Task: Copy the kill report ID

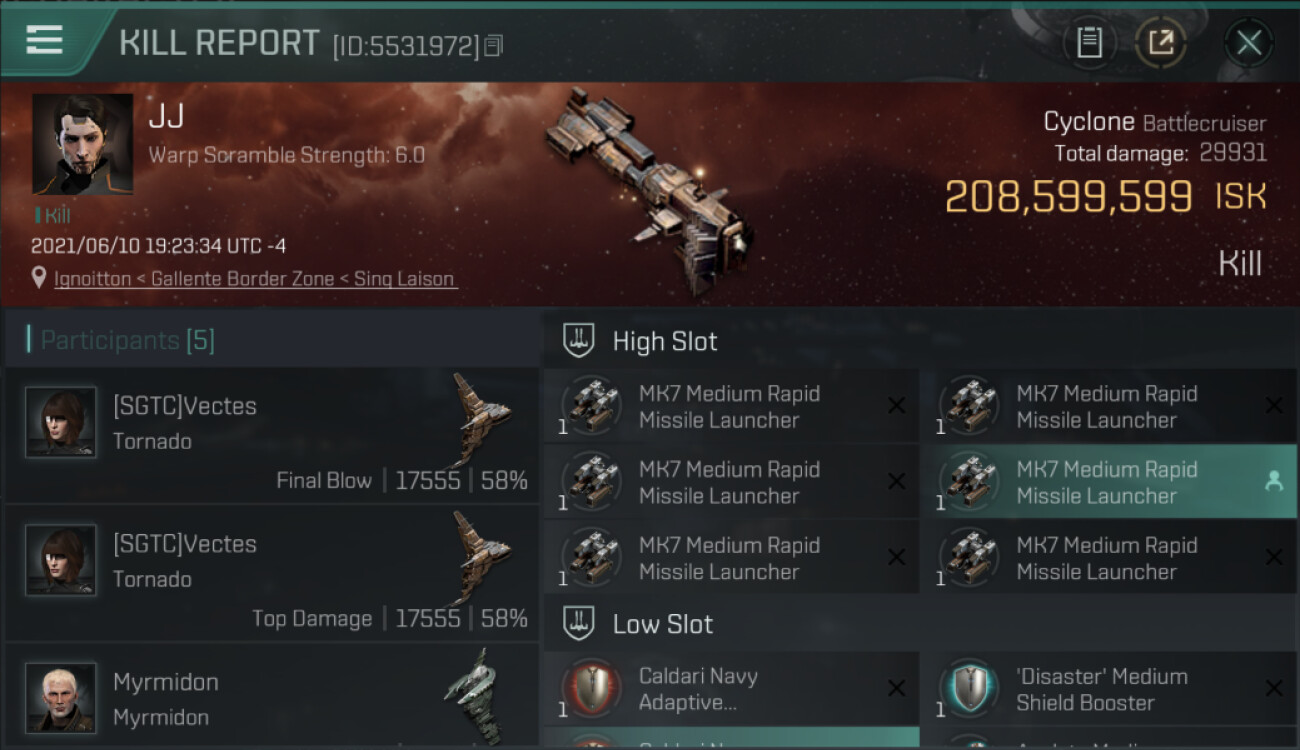Action: 494,46
